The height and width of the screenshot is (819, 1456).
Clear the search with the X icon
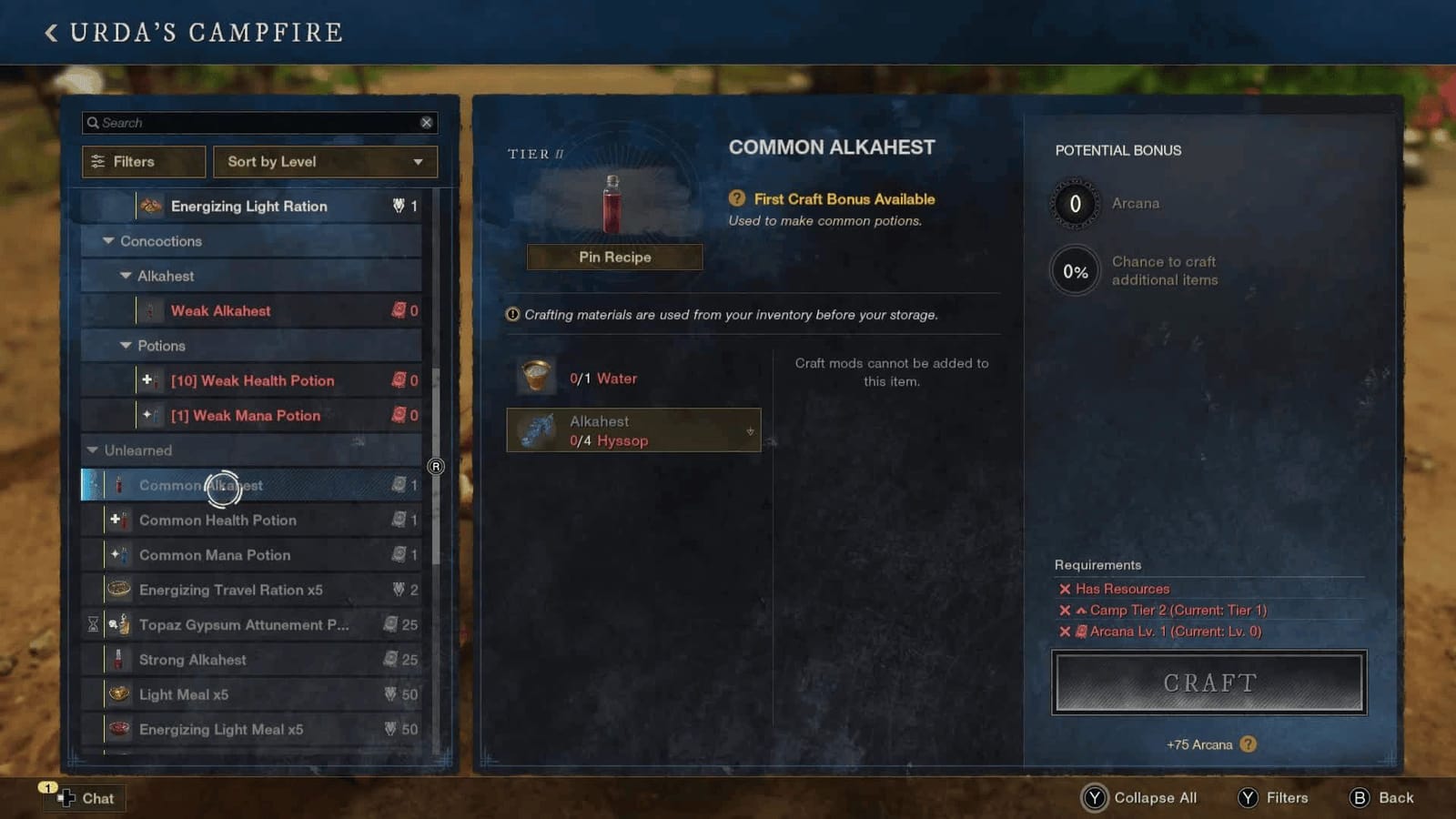click(x=427, y=122)
